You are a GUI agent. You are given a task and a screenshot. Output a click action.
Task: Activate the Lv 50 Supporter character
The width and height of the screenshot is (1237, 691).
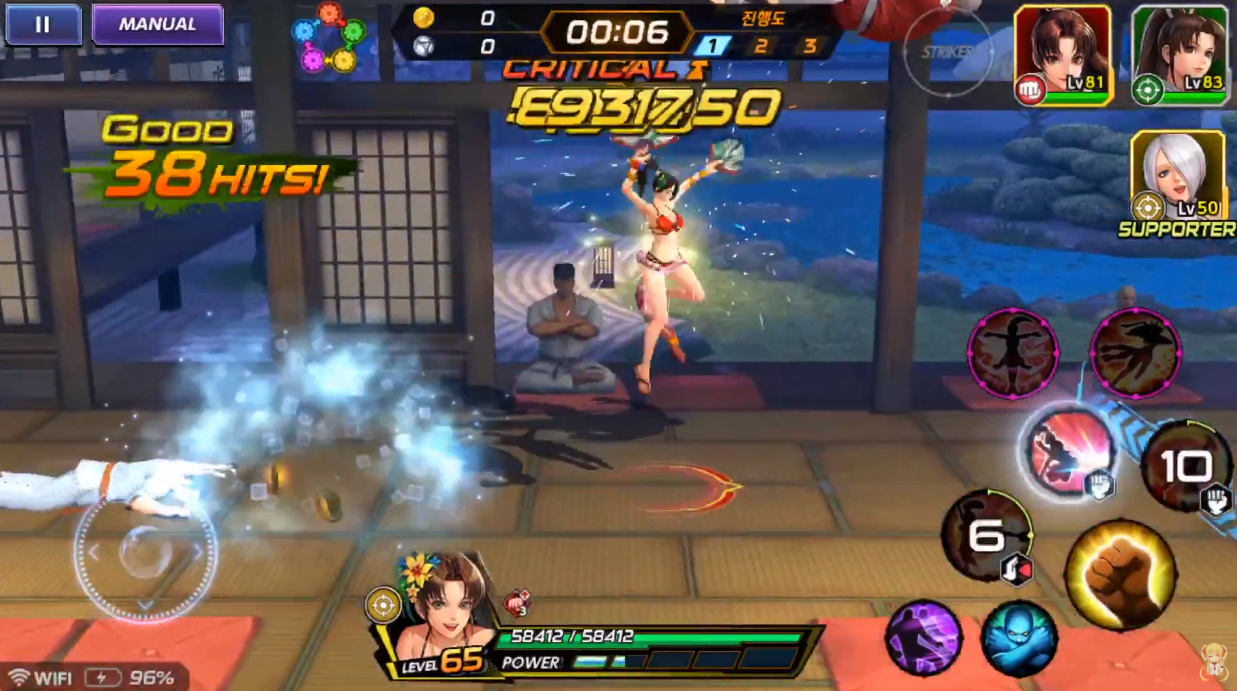1178,177
